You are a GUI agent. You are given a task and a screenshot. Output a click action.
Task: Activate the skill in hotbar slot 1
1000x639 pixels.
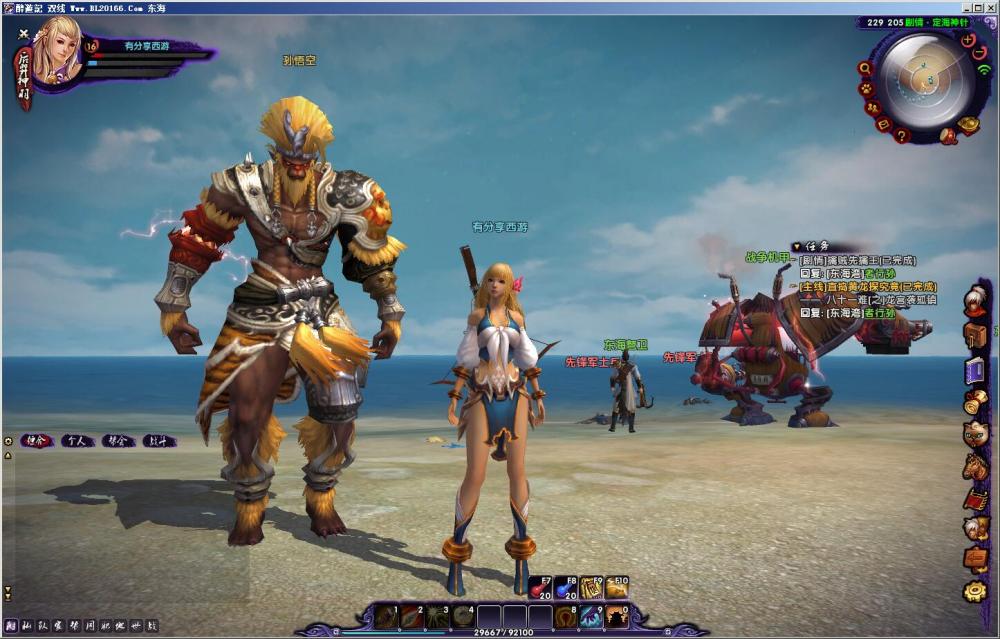[386, 617]
